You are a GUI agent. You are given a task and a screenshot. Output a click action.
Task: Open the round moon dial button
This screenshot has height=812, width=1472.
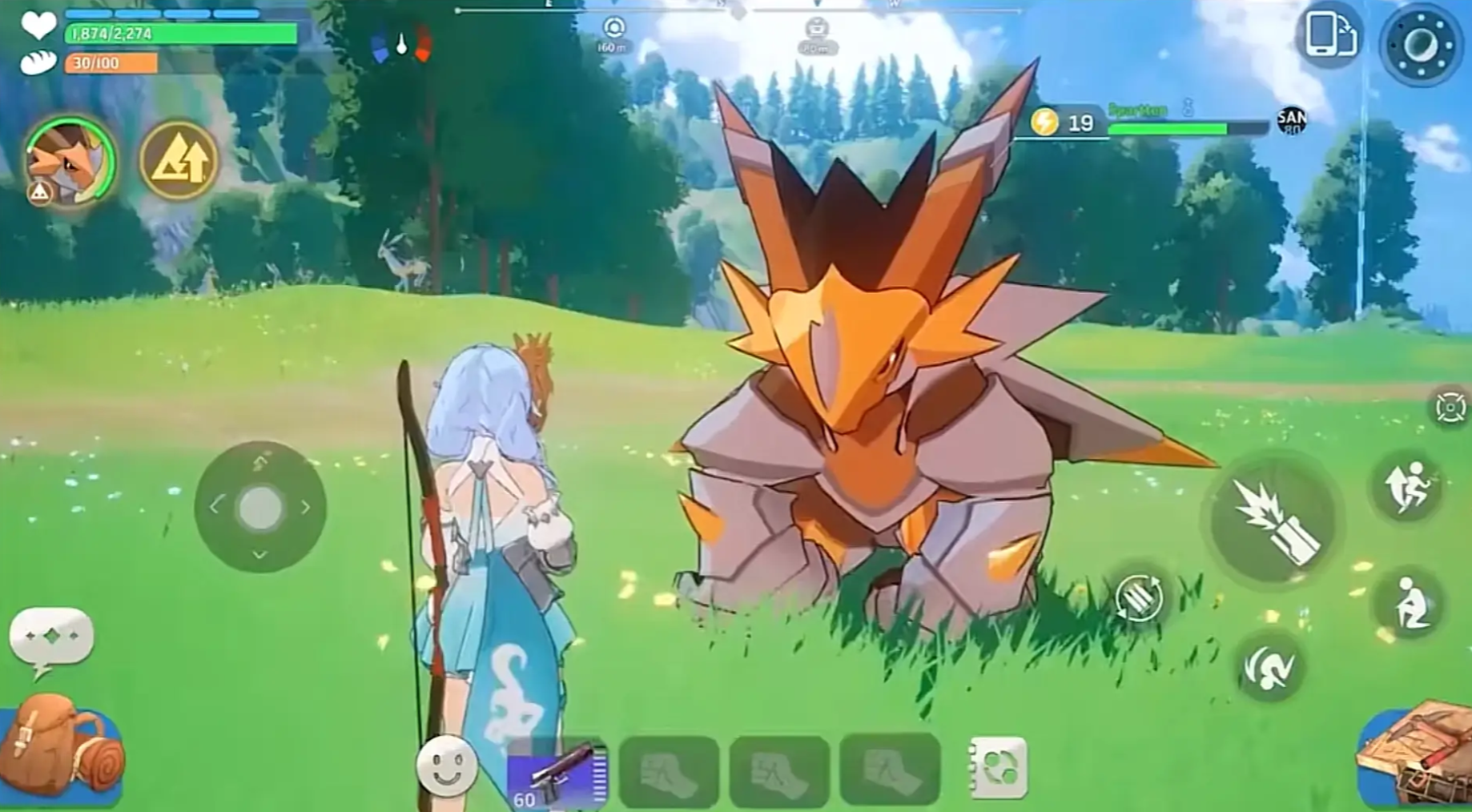[1421, 45]
